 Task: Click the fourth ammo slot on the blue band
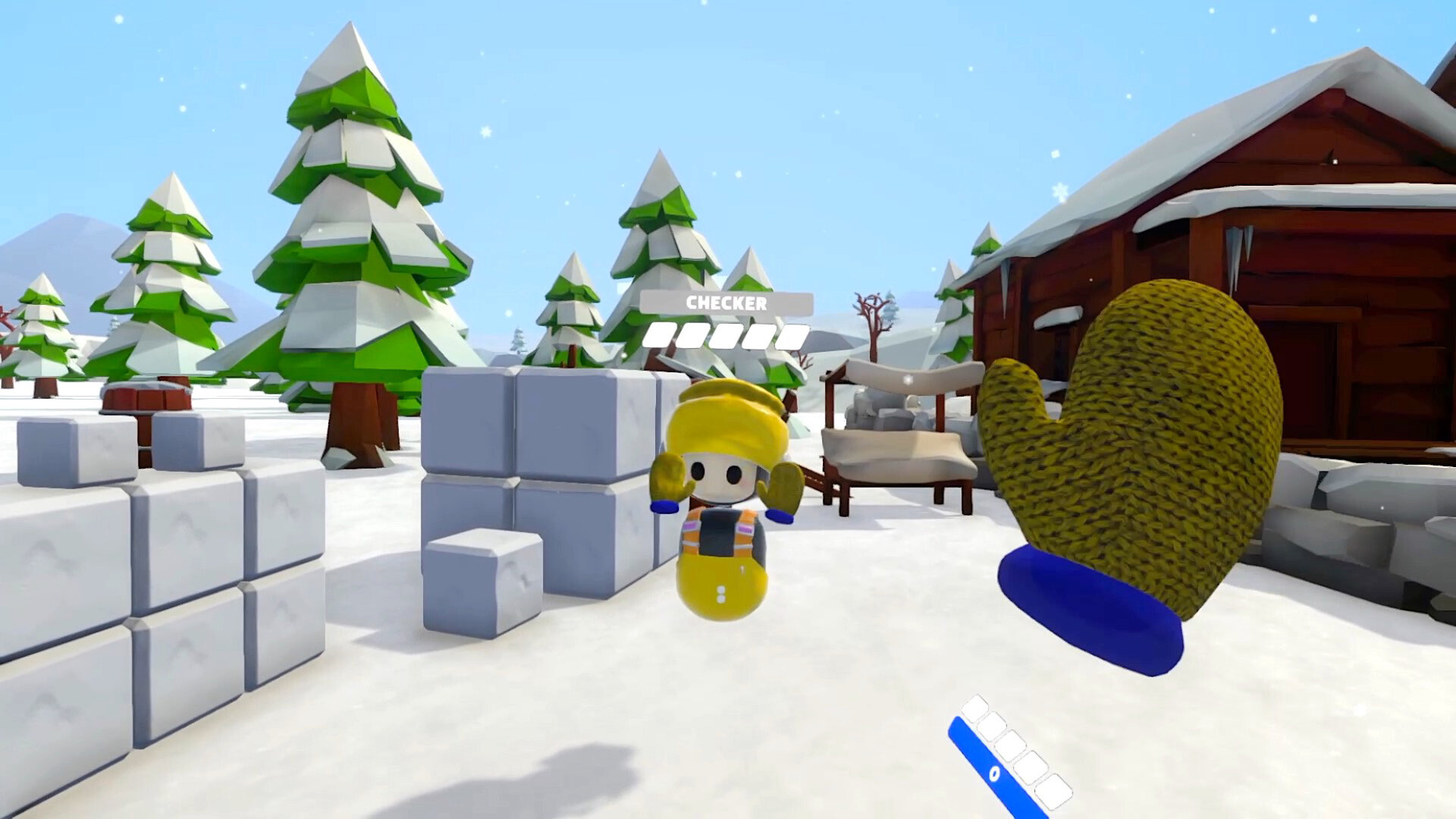click(1031, 767)
